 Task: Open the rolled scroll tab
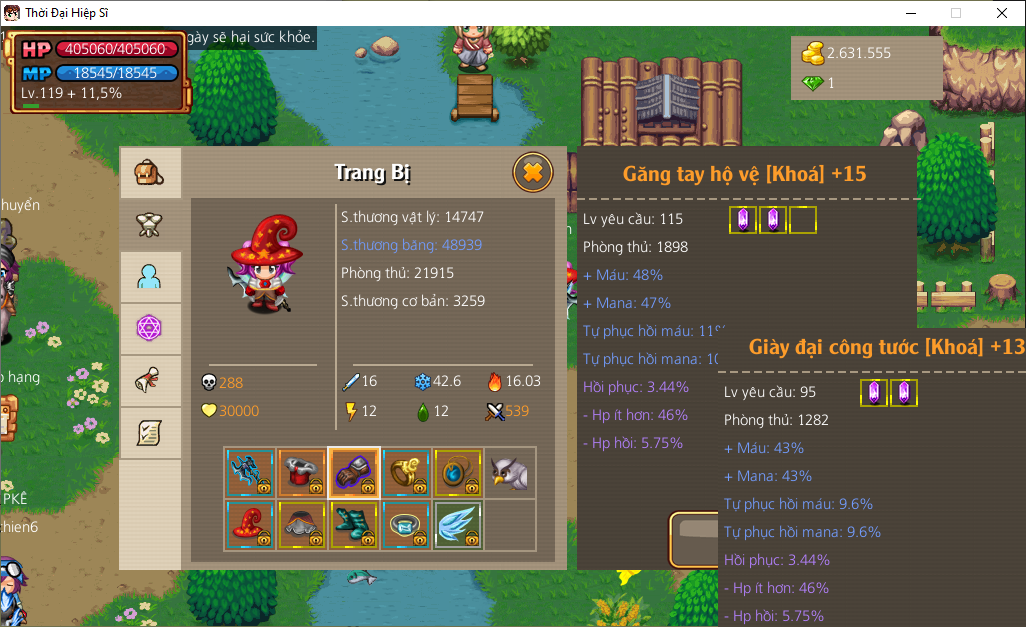pos(150,381)
